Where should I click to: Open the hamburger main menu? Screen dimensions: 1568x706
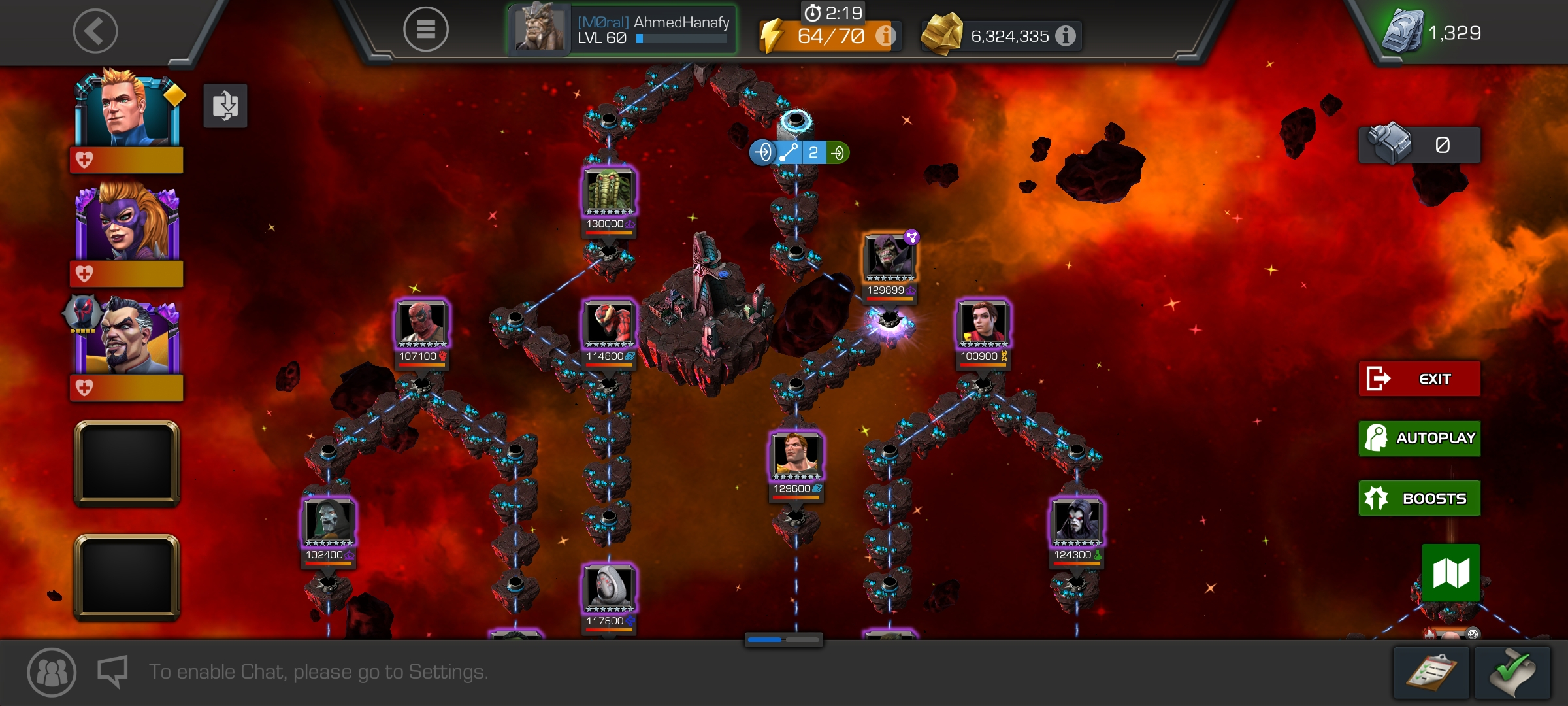click(x=425, y=29)
